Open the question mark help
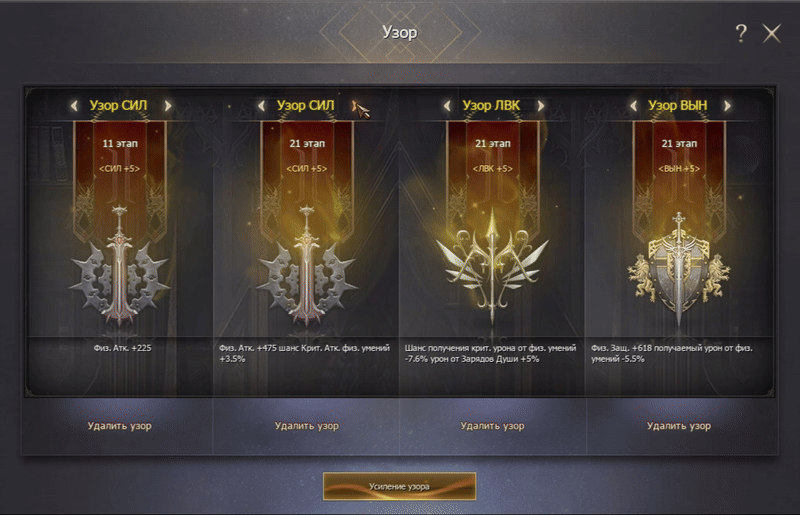Screen dimensions: 800x515 point(741,34)
